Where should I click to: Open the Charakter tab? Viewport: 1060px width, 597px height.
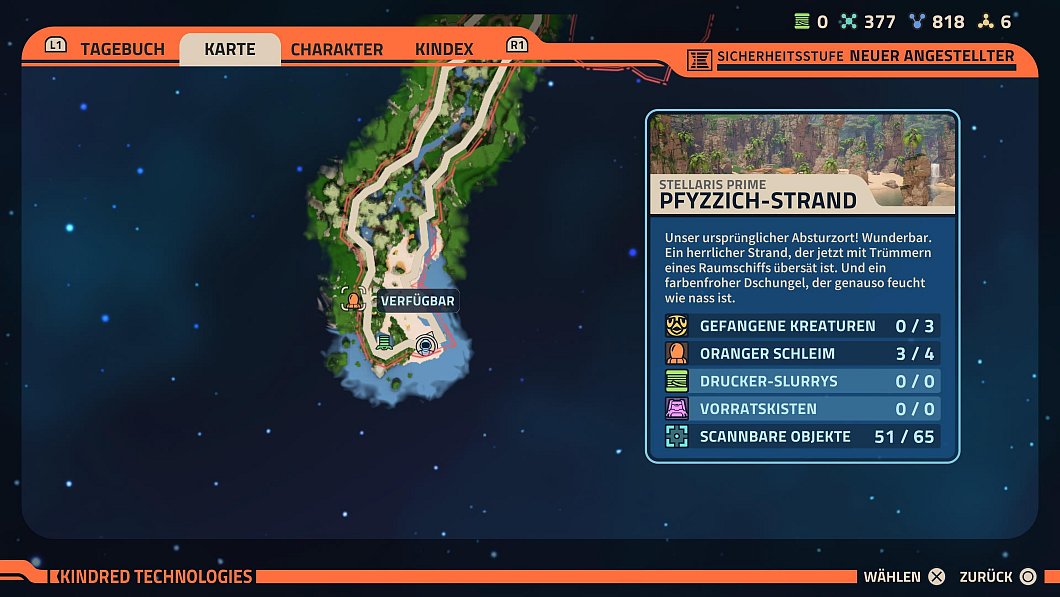pos(337,49)
